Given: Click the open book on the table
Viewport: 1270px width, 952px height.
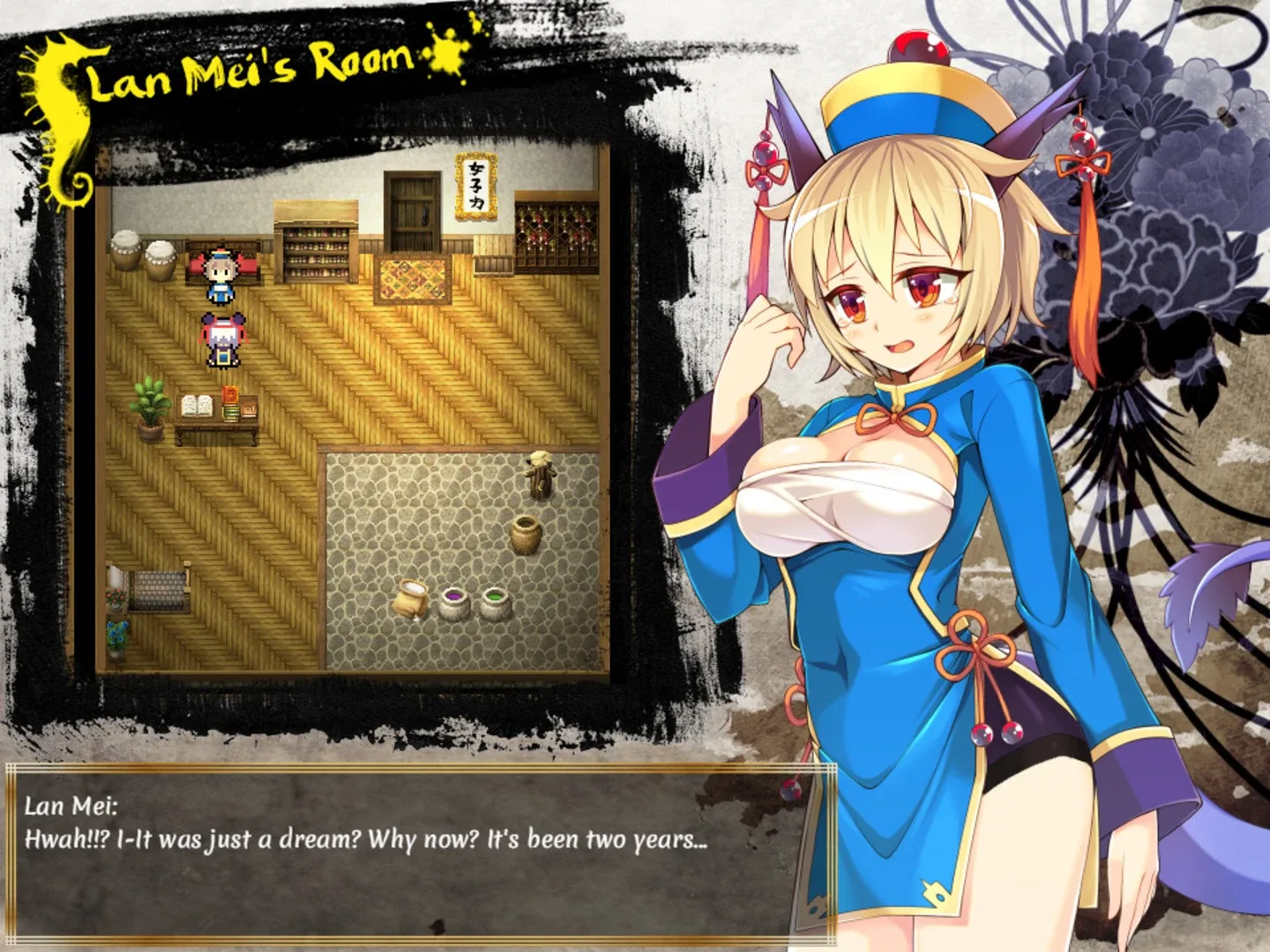Looking at the screenshot, I should 196,404.
